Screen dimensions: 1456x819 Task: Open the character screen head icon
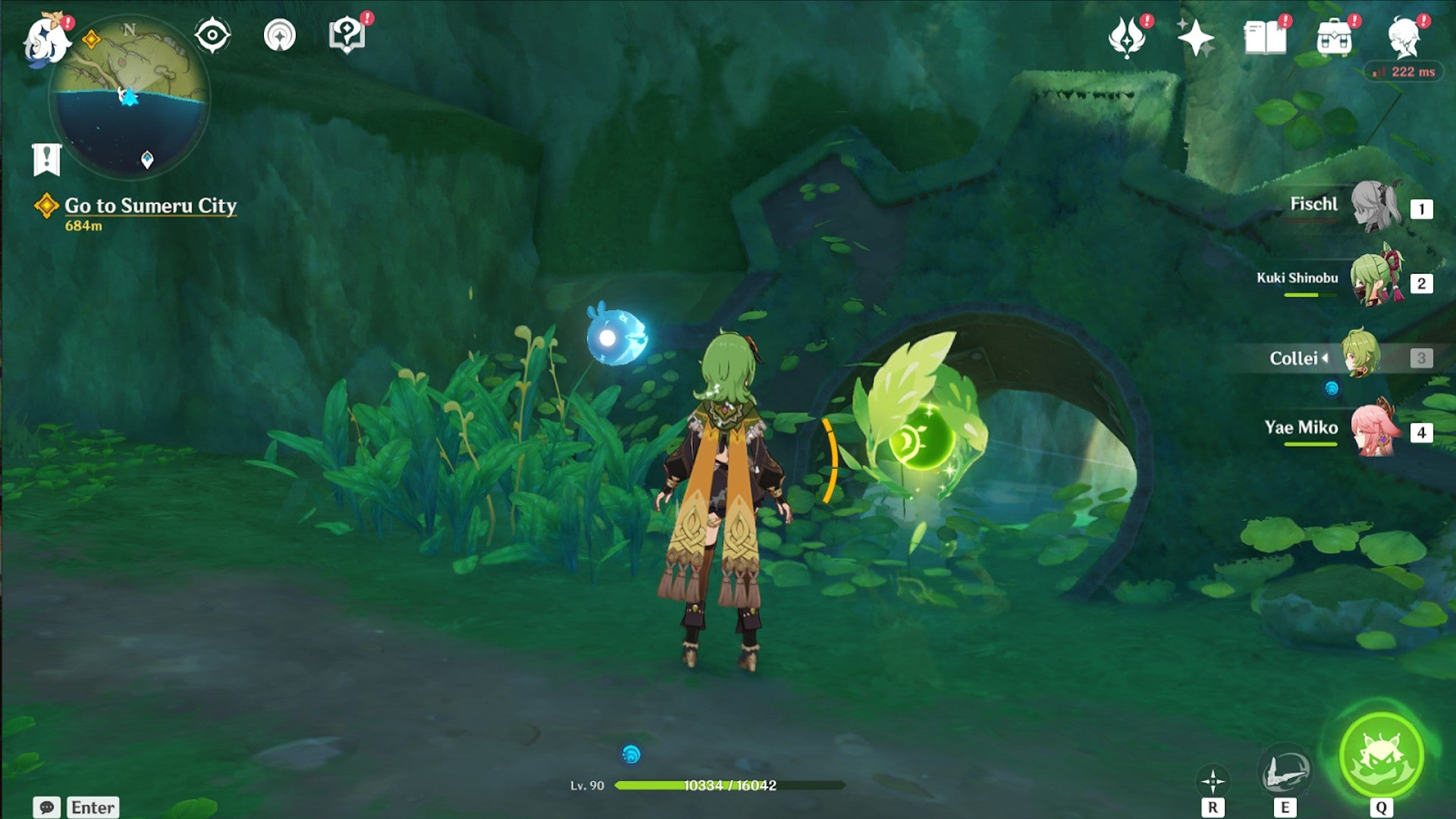point(1404,38)
